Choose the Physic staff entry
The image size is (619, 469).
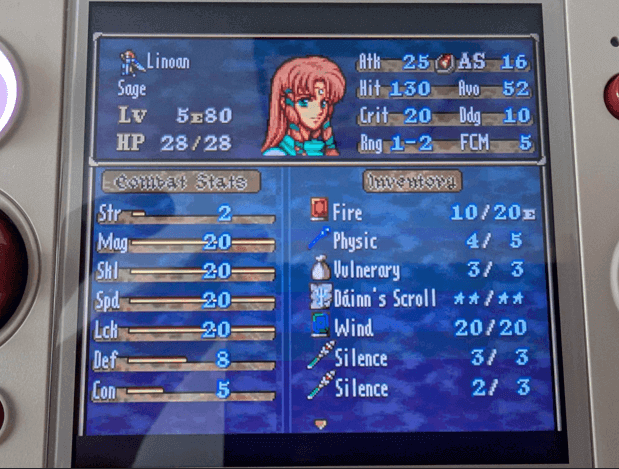(355, 241)
